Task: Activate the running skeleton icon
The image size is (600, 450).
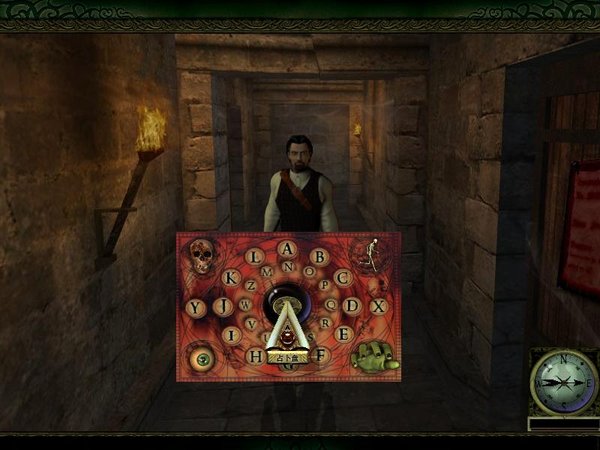Action: (x=371, y=255)
